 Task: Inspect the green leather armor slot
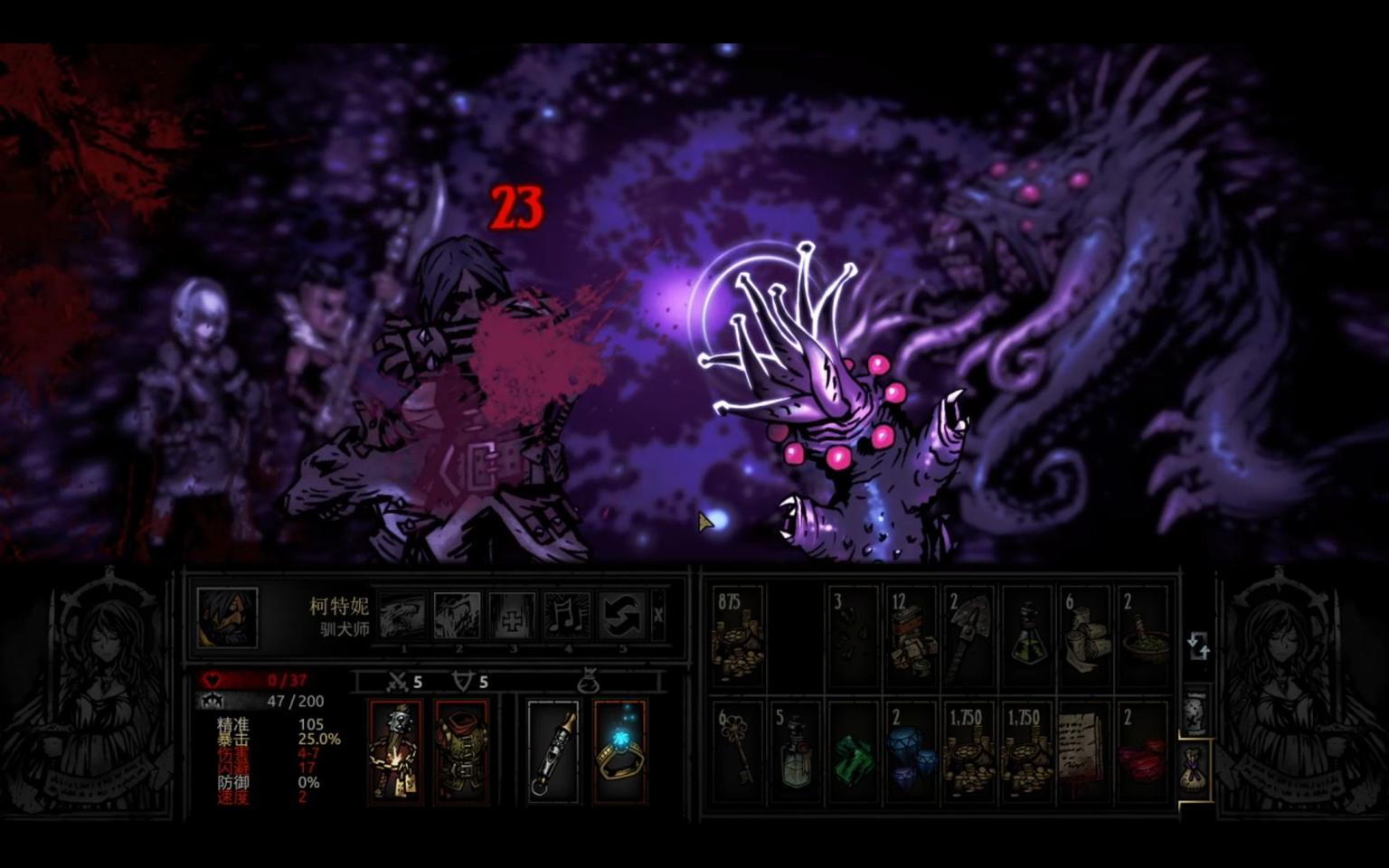point(461,751)
